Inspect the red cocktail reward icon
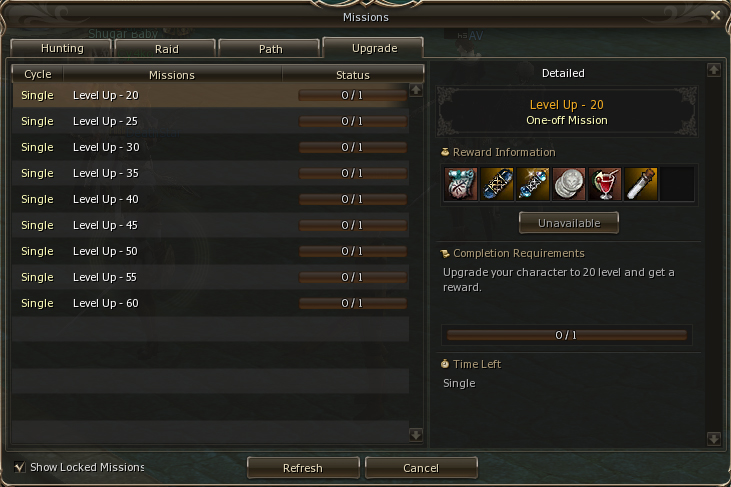This screenshot has height=487, width=731. click(605, 184)
